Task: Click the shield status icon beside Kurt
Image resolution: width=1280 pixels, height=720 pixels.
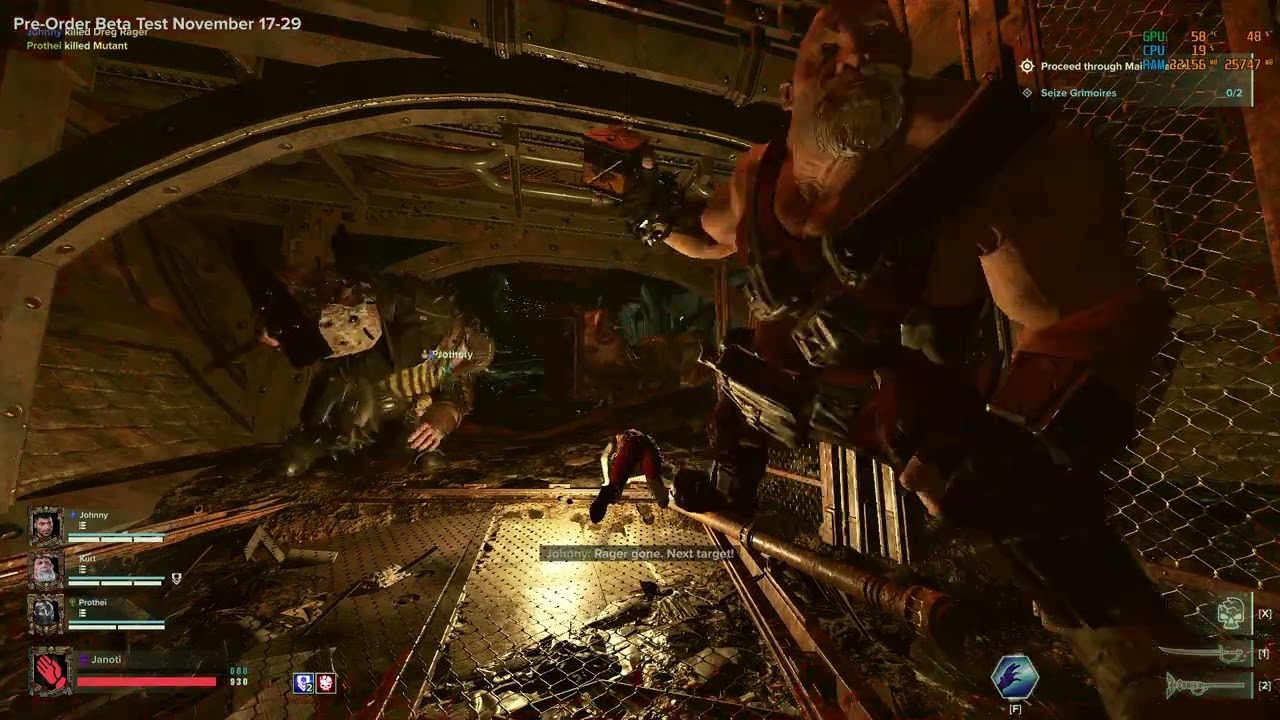Action: click(x=177, y=578)
